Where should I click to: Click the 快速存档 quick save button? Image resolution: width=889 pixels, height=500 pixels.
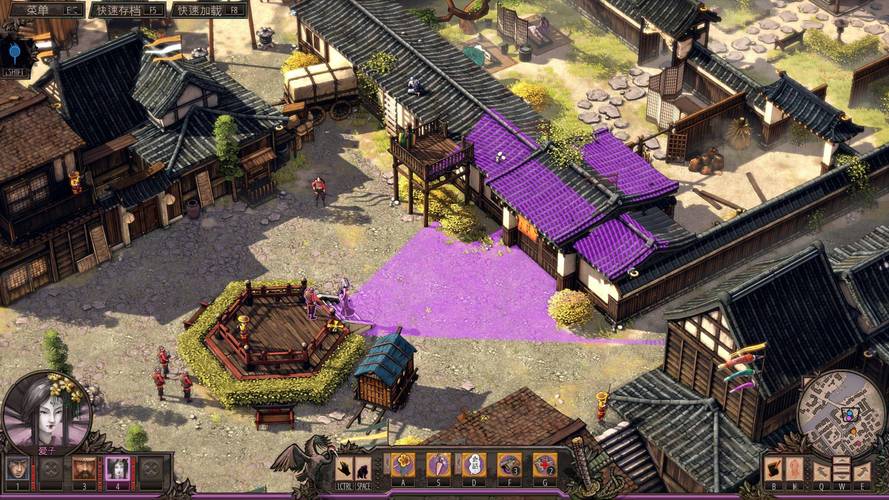127,9
